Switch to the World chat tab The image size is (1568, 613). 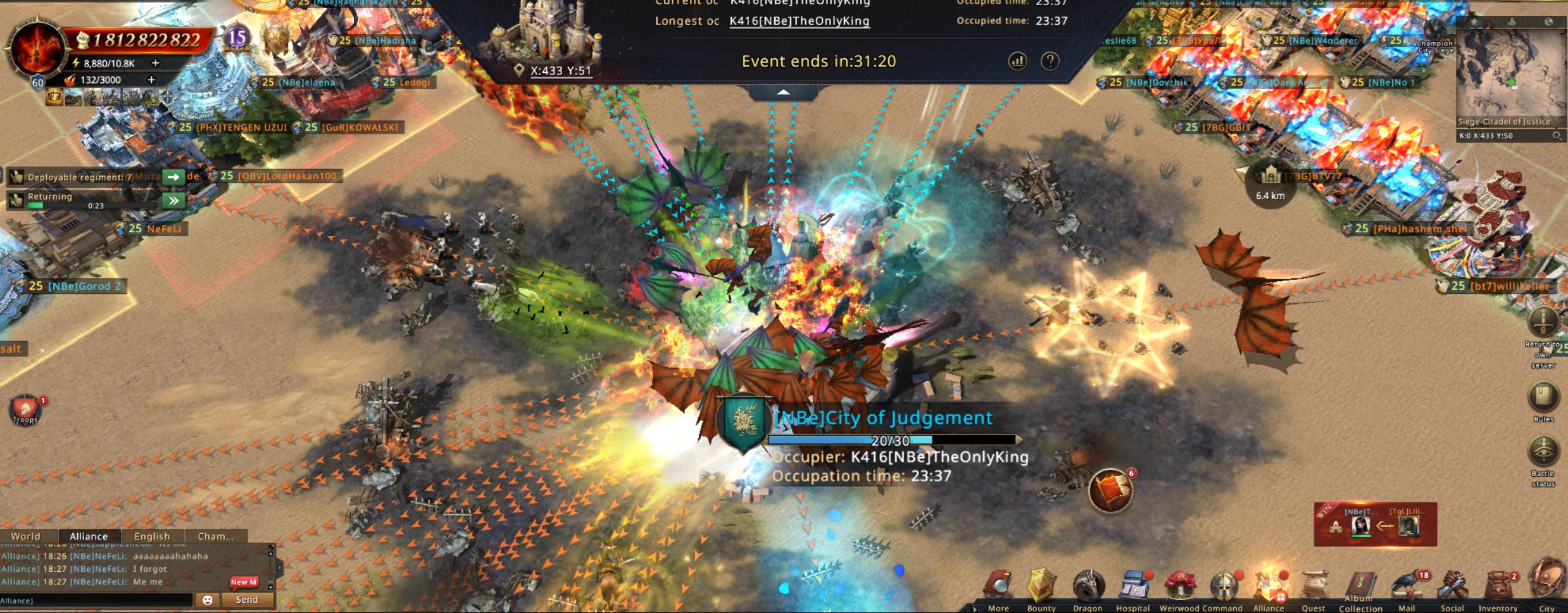click(x=25, y=536)
